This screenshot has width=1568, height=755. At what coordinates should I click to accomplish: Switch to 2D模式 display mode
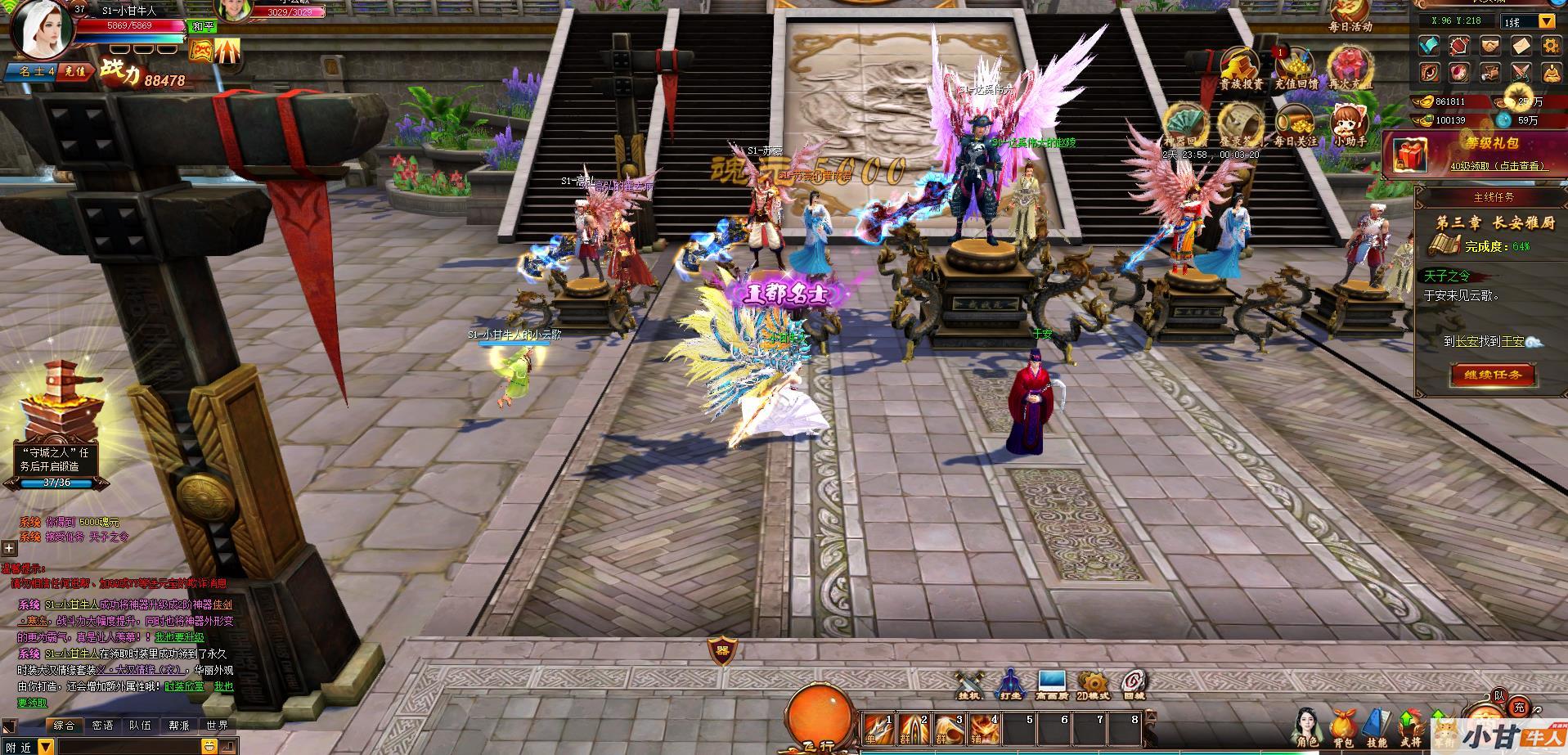point(1093,683)
